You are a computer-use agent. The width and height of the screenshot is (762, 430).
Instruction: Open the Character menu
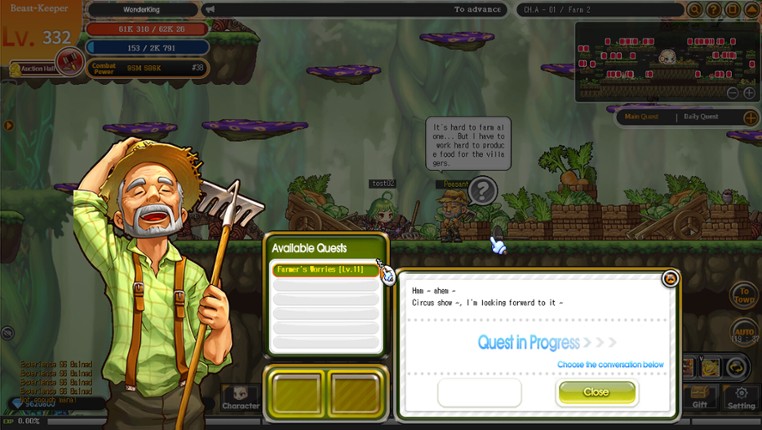(241, 397)
